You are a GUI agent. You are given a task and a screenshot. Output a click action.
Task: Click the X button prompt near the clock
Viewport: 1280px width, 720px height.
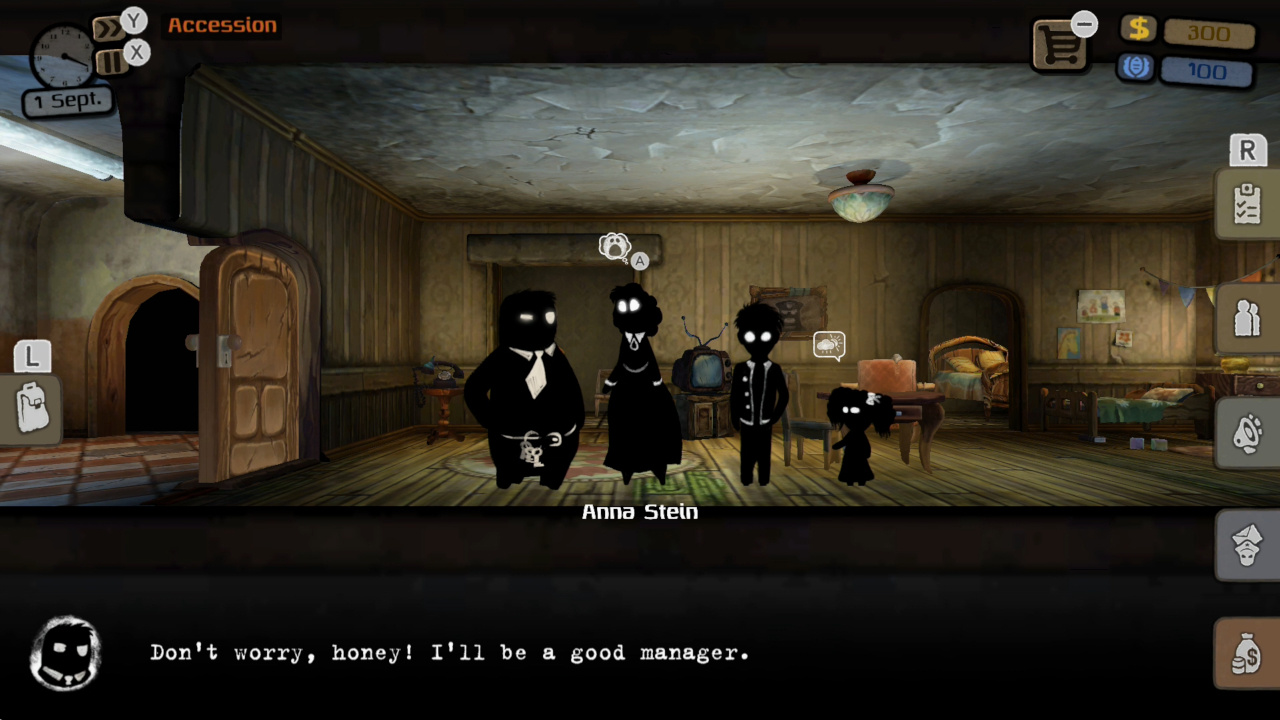(x=136, y=52)
